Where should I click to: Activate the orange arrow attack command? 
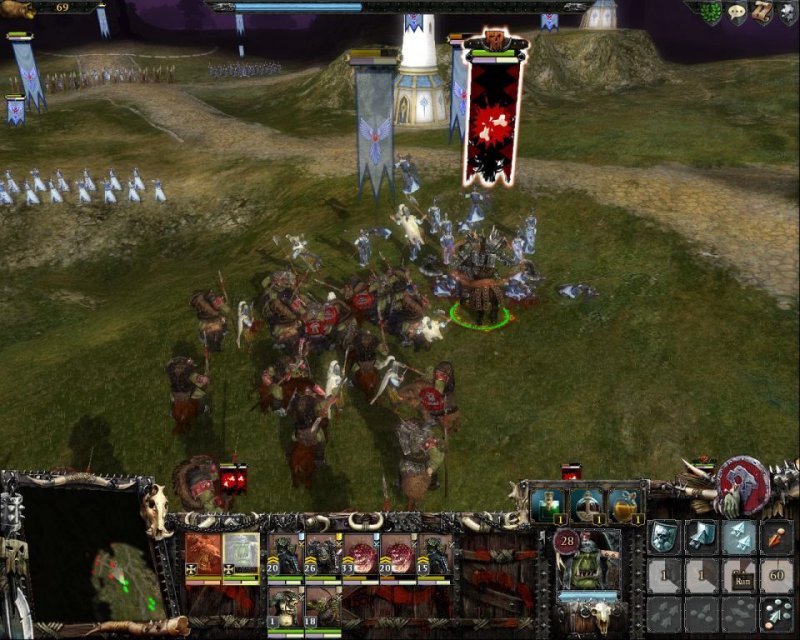coord(777,537)
